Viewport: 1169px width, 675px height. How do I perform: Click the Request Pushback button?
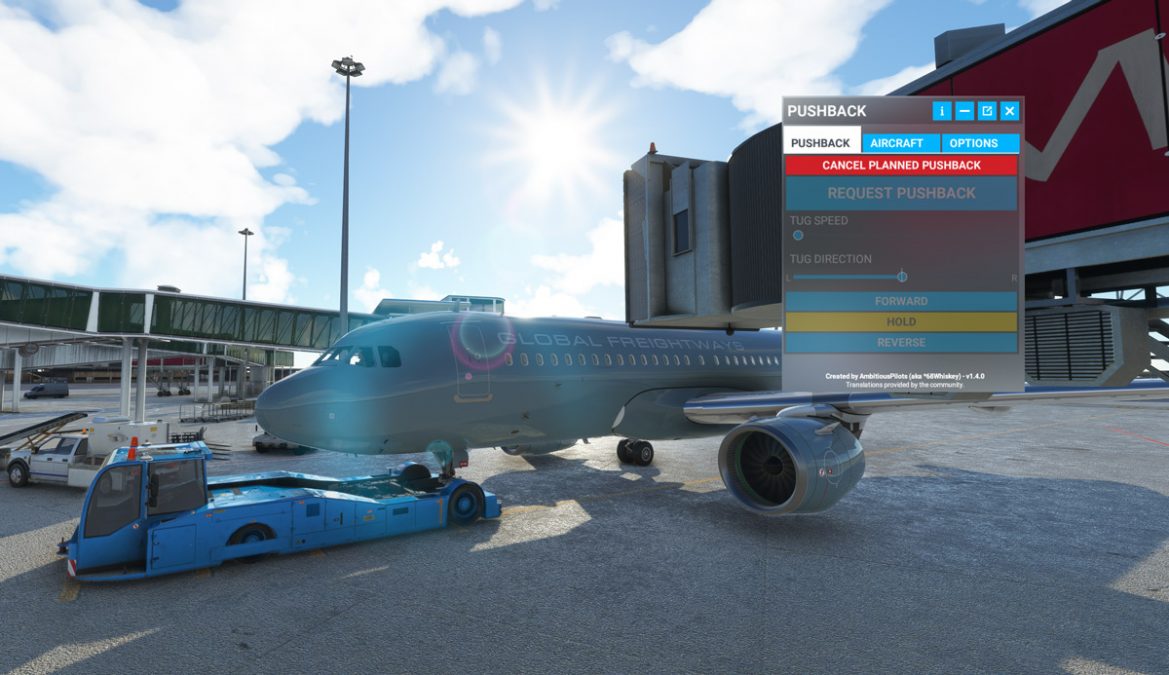[x=901, y=193]
